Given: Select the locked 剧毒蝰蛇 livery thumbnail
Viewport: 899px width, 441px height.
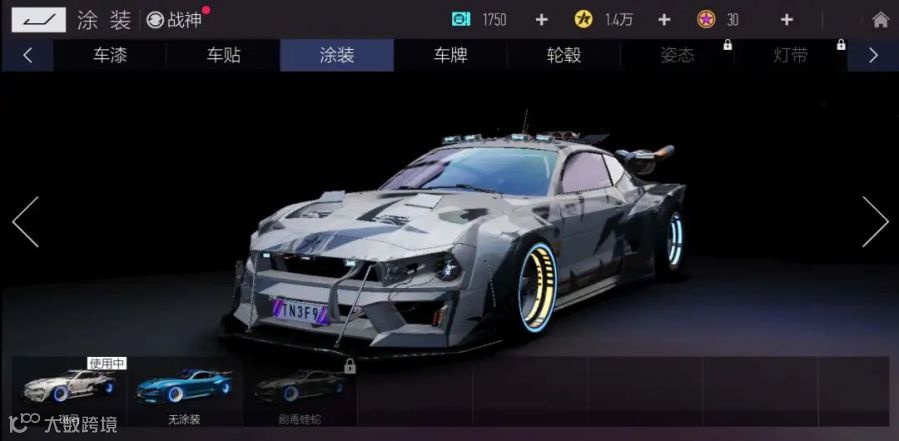Looking at the screenshot, I should (300, 391).
